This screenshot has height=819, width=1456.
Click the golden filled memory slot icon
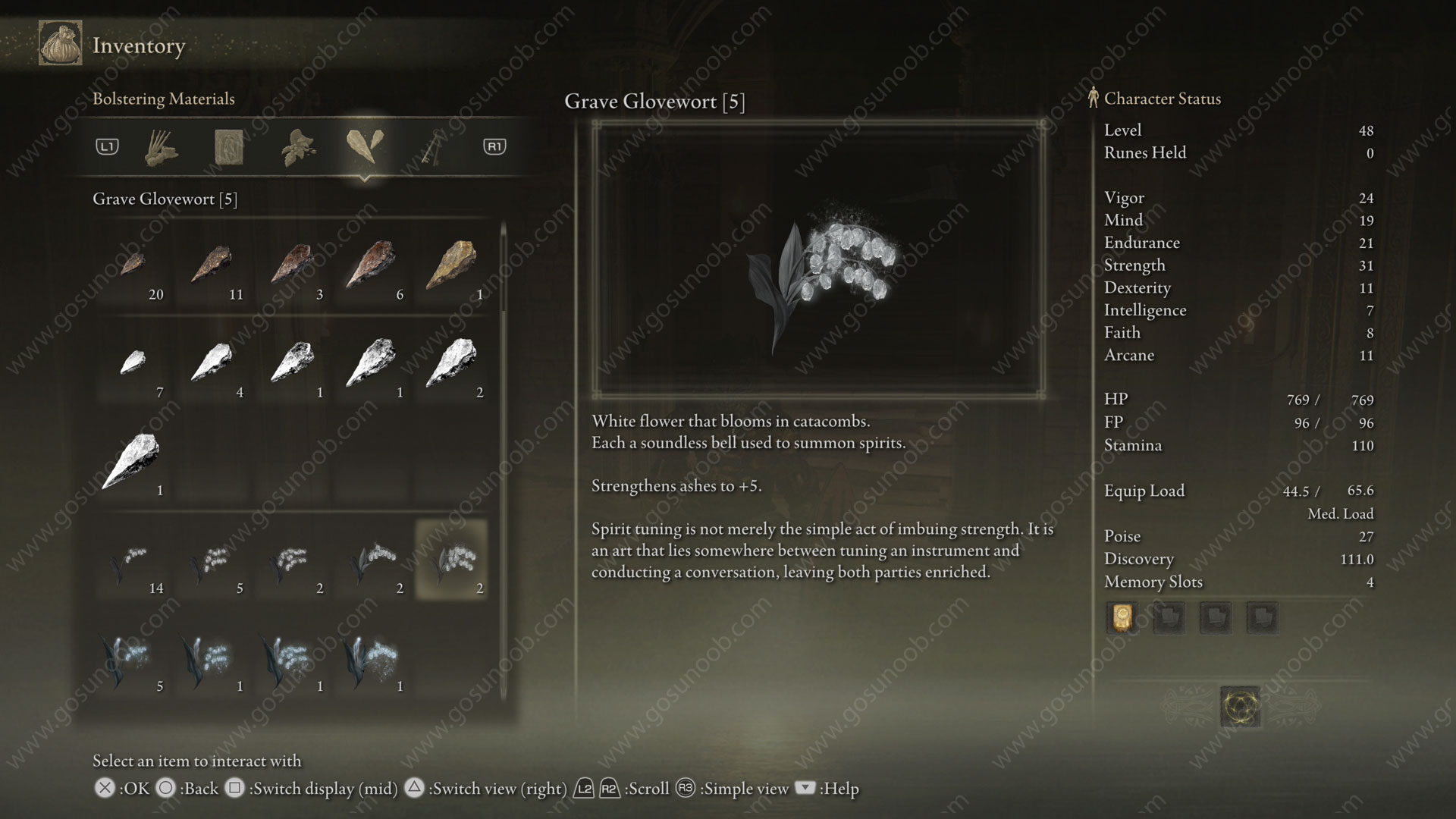pos(1122,618)
